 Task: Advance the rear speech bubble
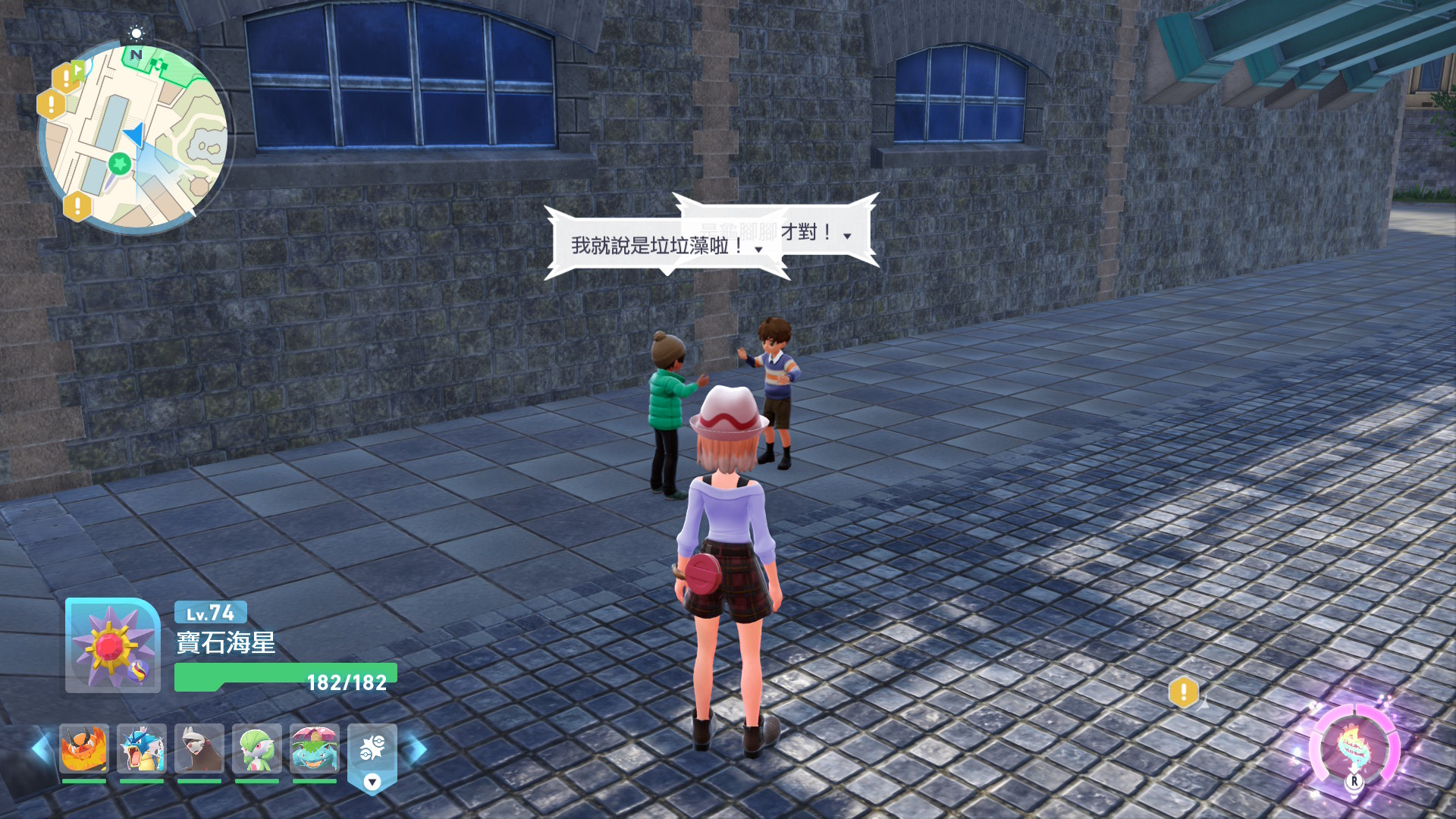(847, 236)
